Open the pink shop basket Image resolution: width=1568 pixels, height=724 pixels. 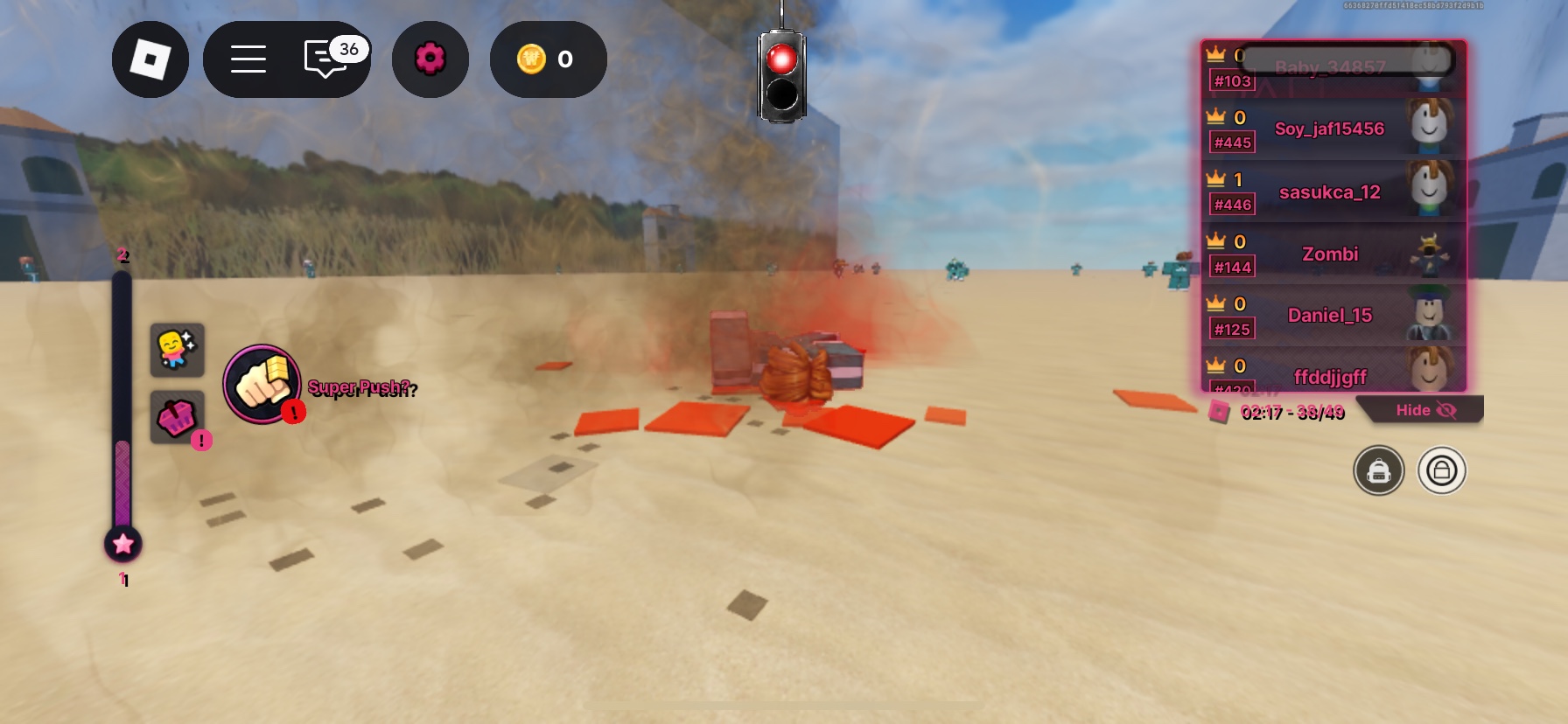[177, 418]
